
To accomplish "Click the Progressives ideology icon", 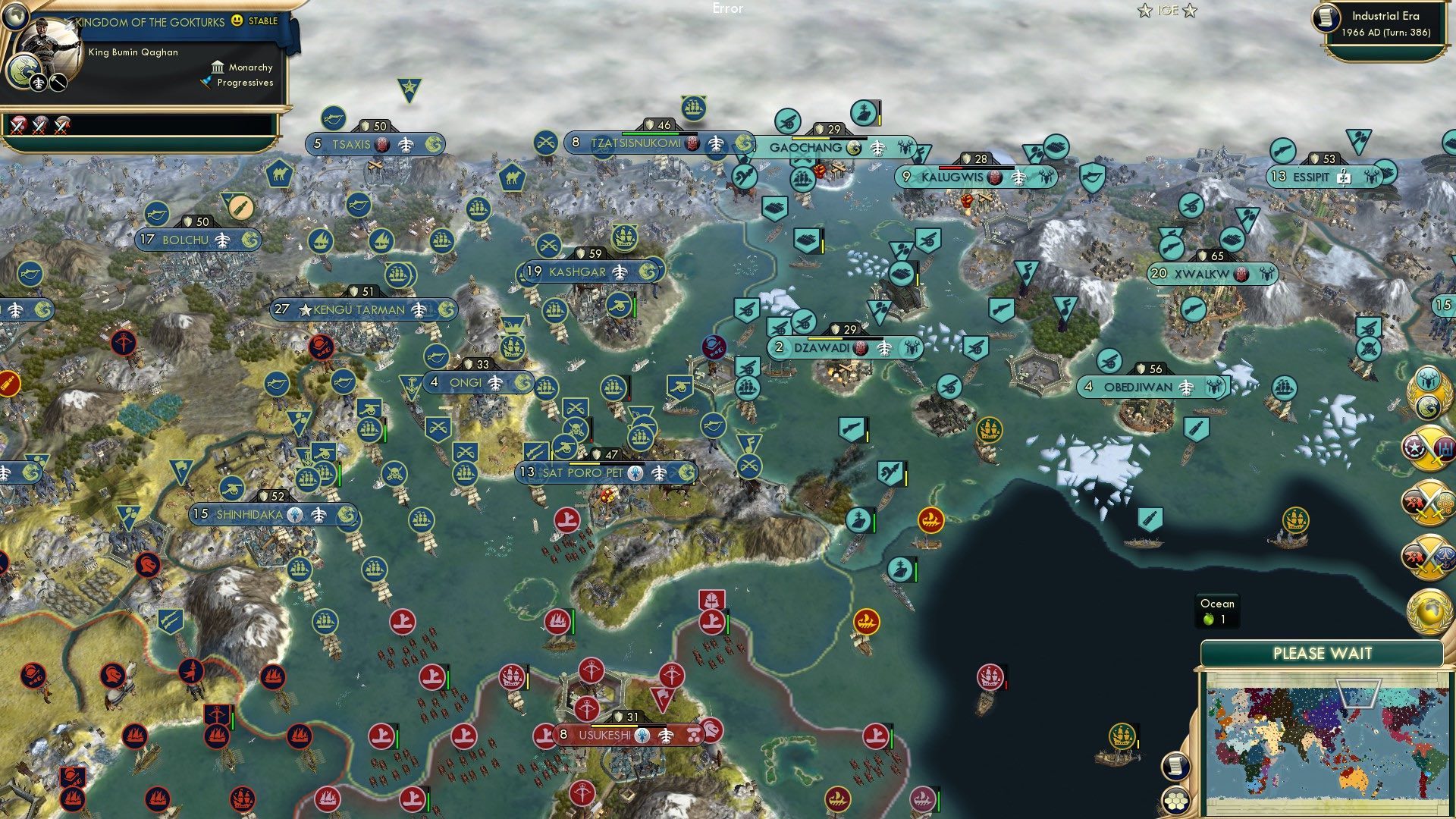I will (206, 83).
